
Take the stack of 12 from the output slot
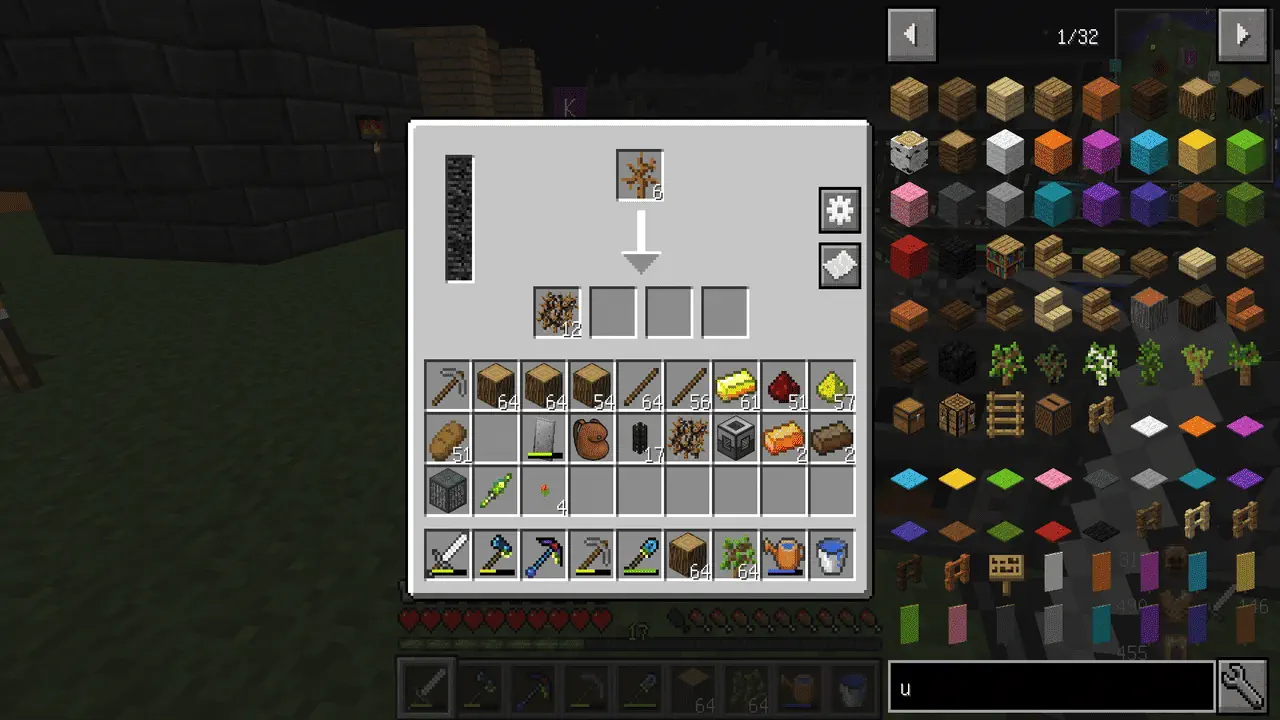point(557,312)
